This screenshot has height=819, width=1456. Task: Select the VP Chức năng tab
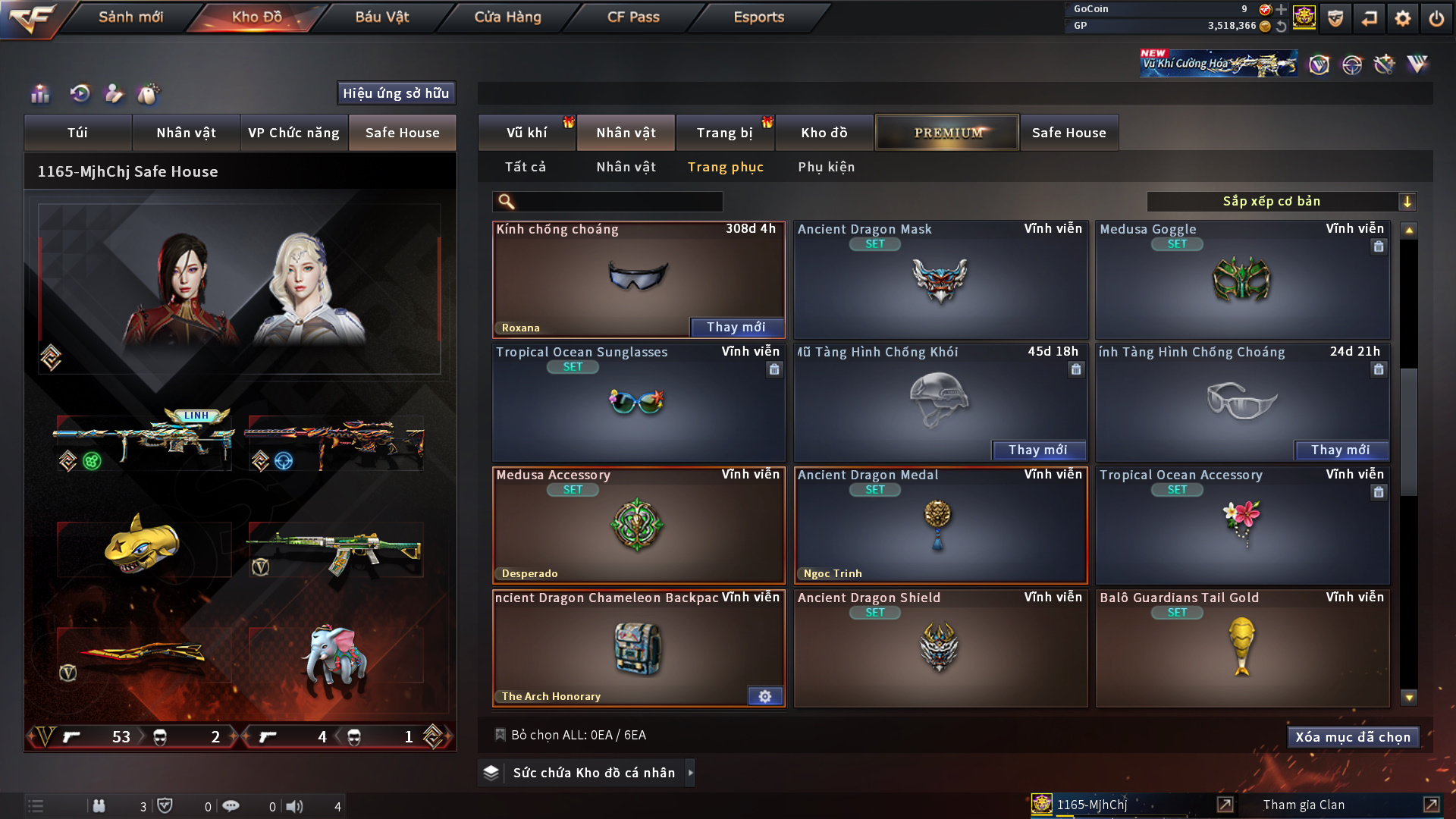click(293, 133)
